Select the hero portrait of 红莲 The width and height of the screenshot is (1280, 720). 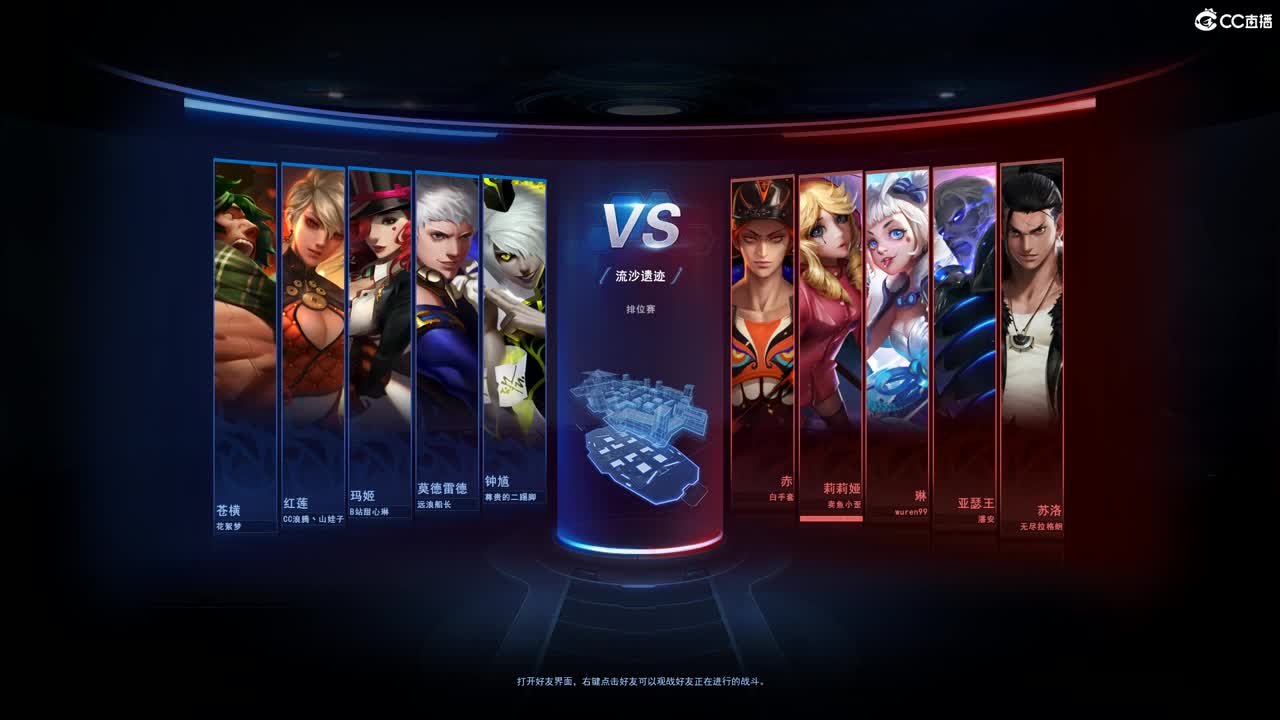tap(311, 330)
